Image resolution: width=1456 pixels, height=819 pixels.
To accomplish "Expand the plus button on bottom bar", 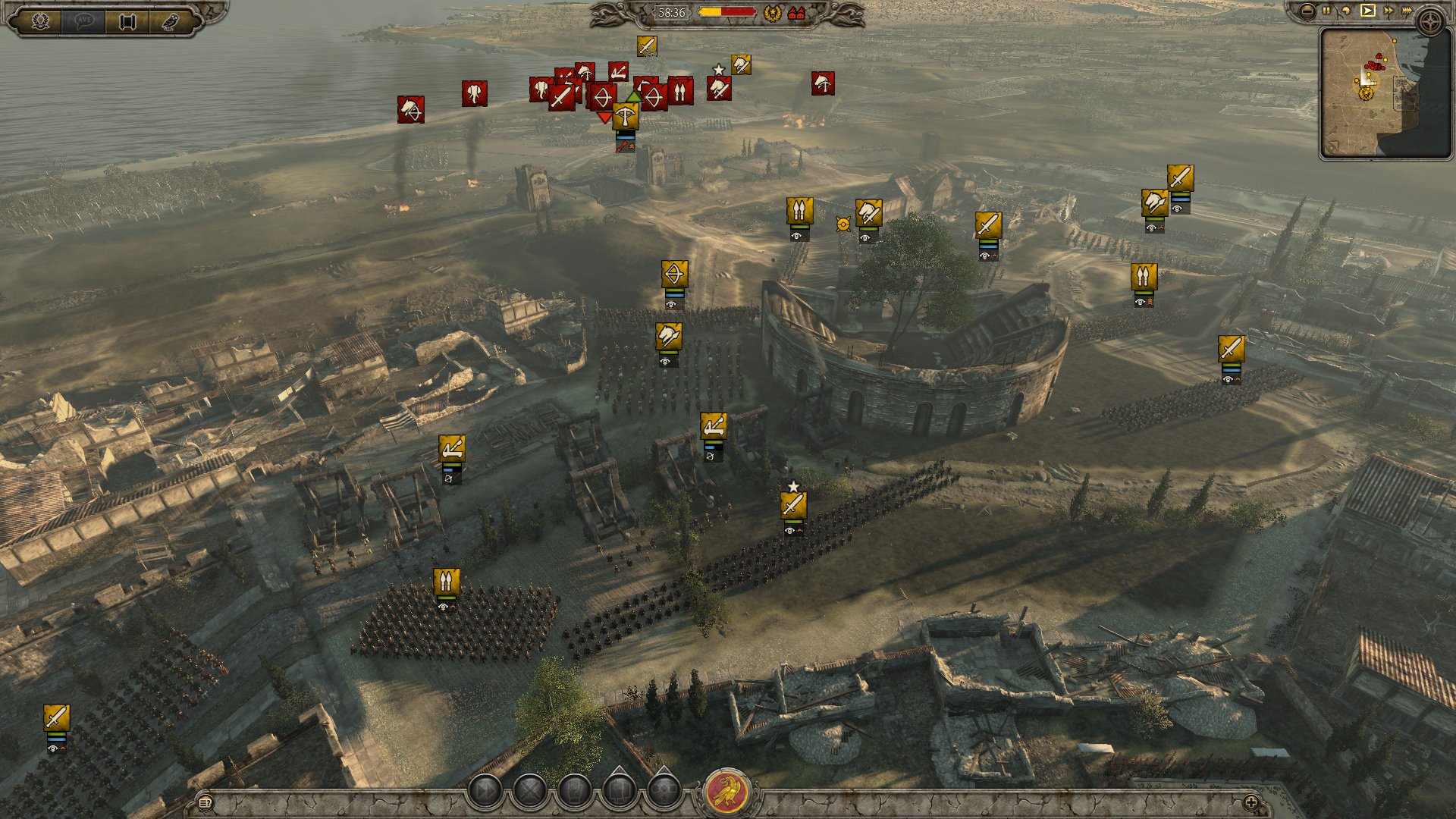I will [x=1251, y=802].
